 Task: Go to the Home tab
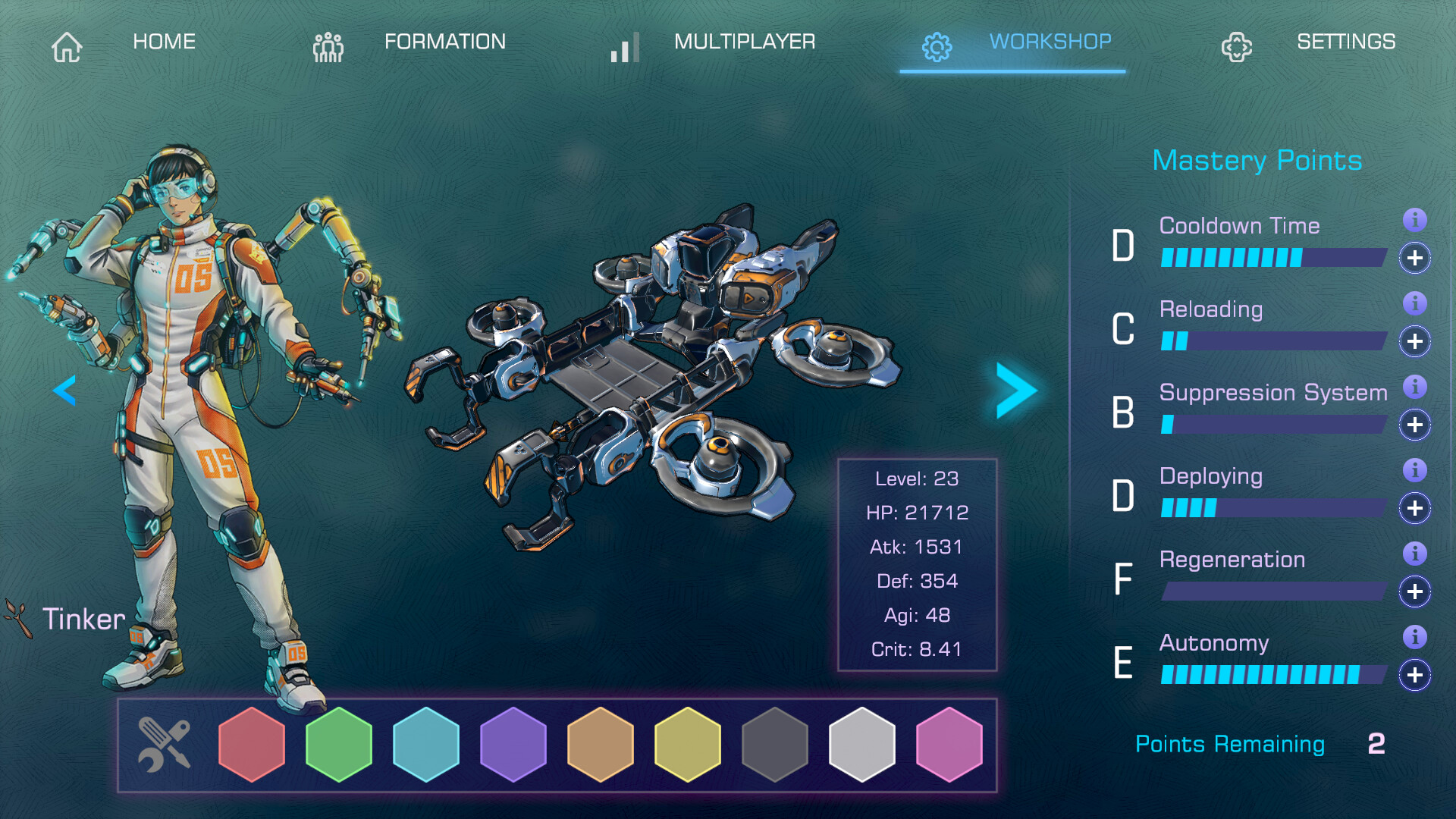point(125,43)
